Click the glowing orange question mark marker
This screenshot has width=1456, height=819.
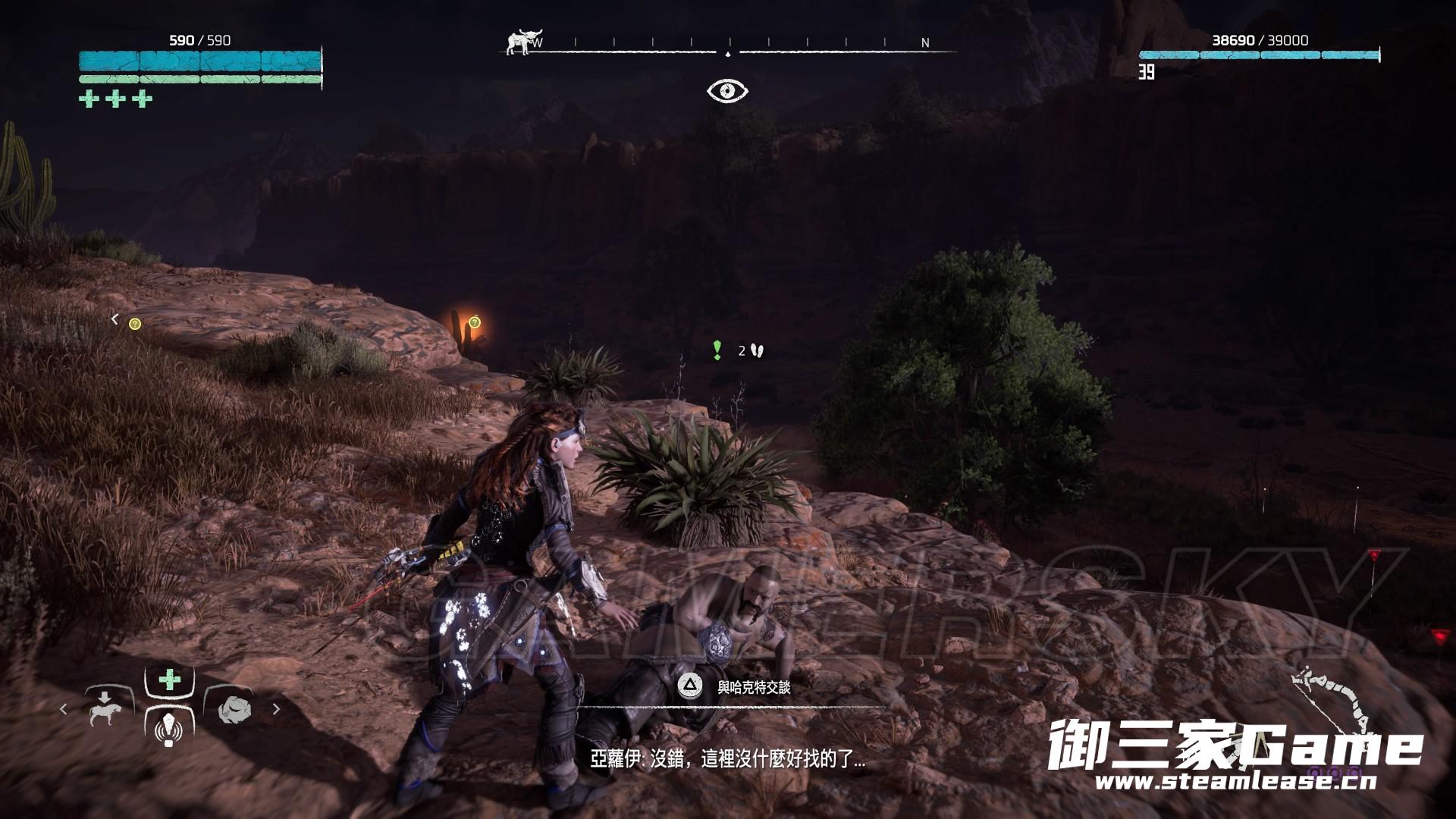475,322
